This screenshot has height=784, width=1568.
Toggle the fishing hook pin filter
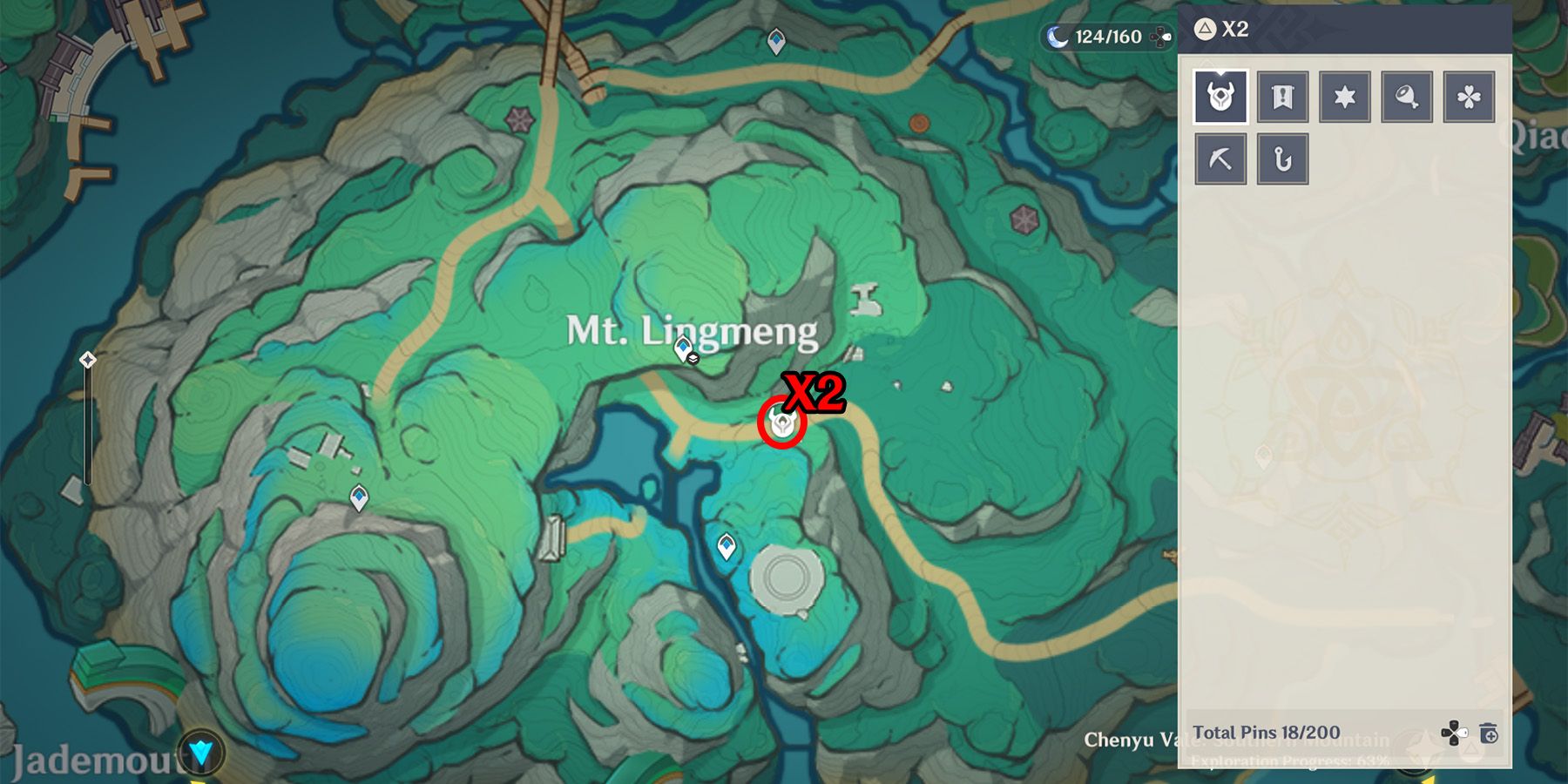(x=1283, y=159)
